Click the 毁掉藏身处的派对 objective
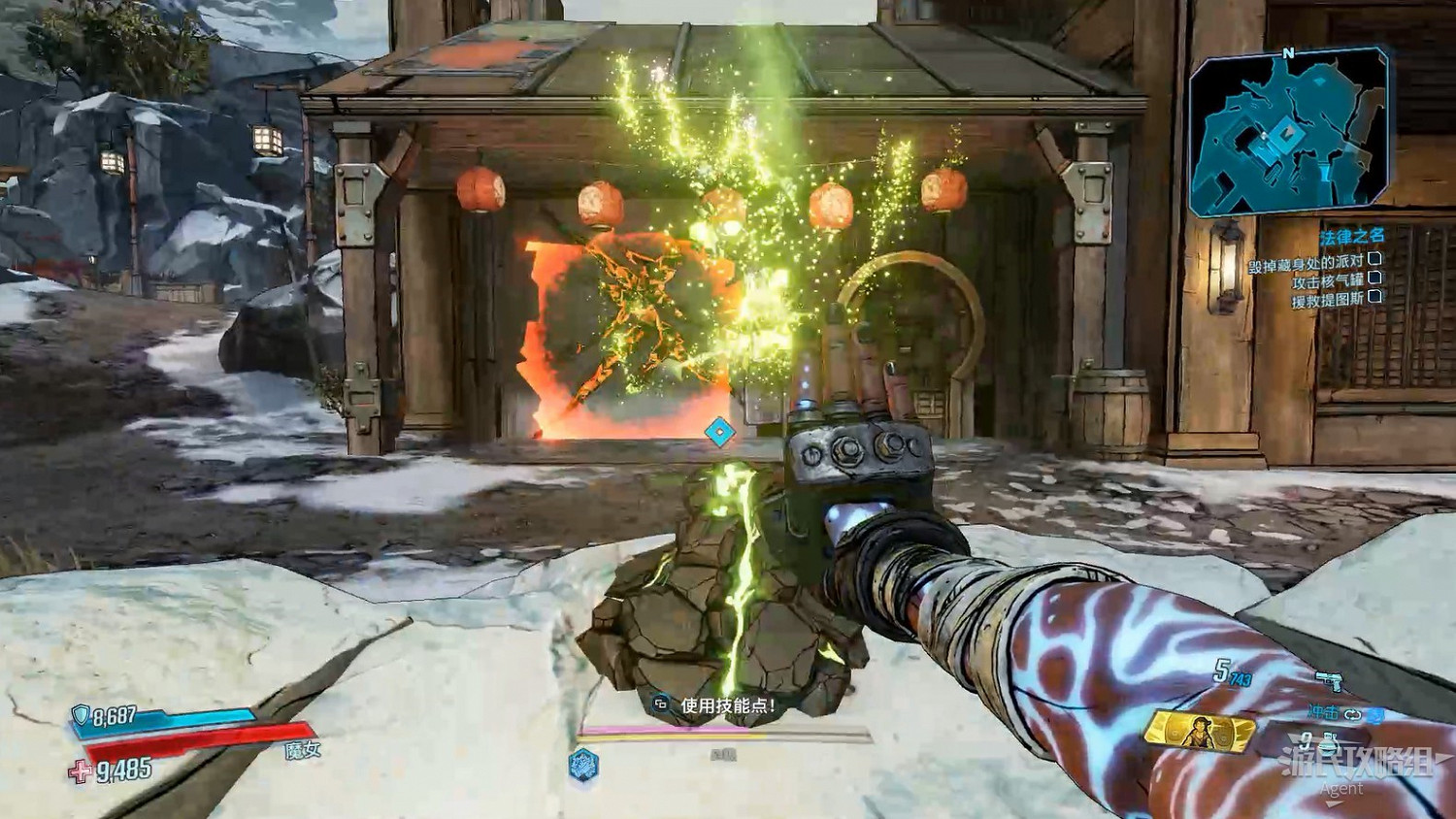This screenshot has width=1456, height=819. click(x=1306, y=263)
